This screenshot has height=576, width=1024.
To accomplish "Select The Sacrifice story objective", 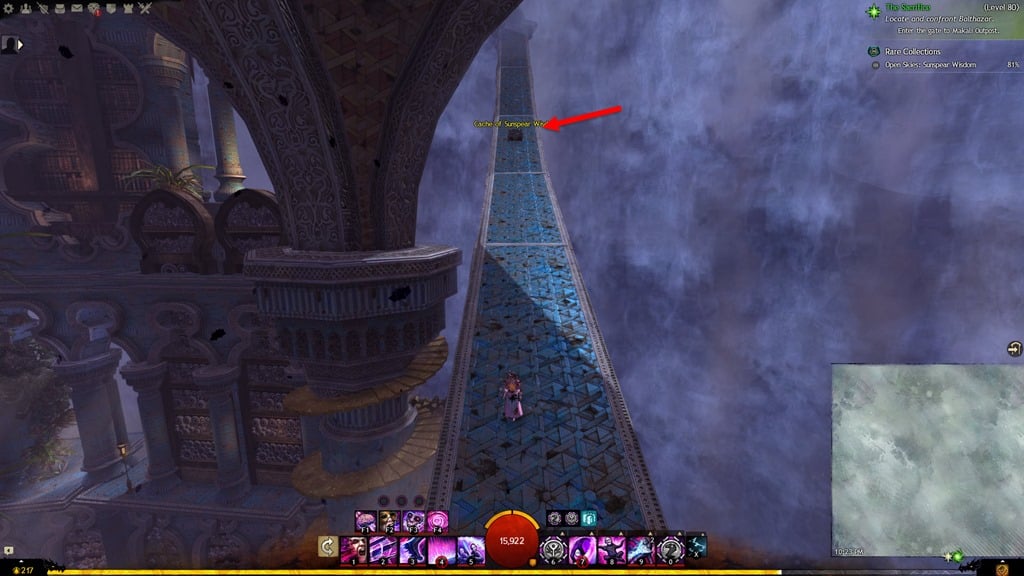I will tap(908, 8).
